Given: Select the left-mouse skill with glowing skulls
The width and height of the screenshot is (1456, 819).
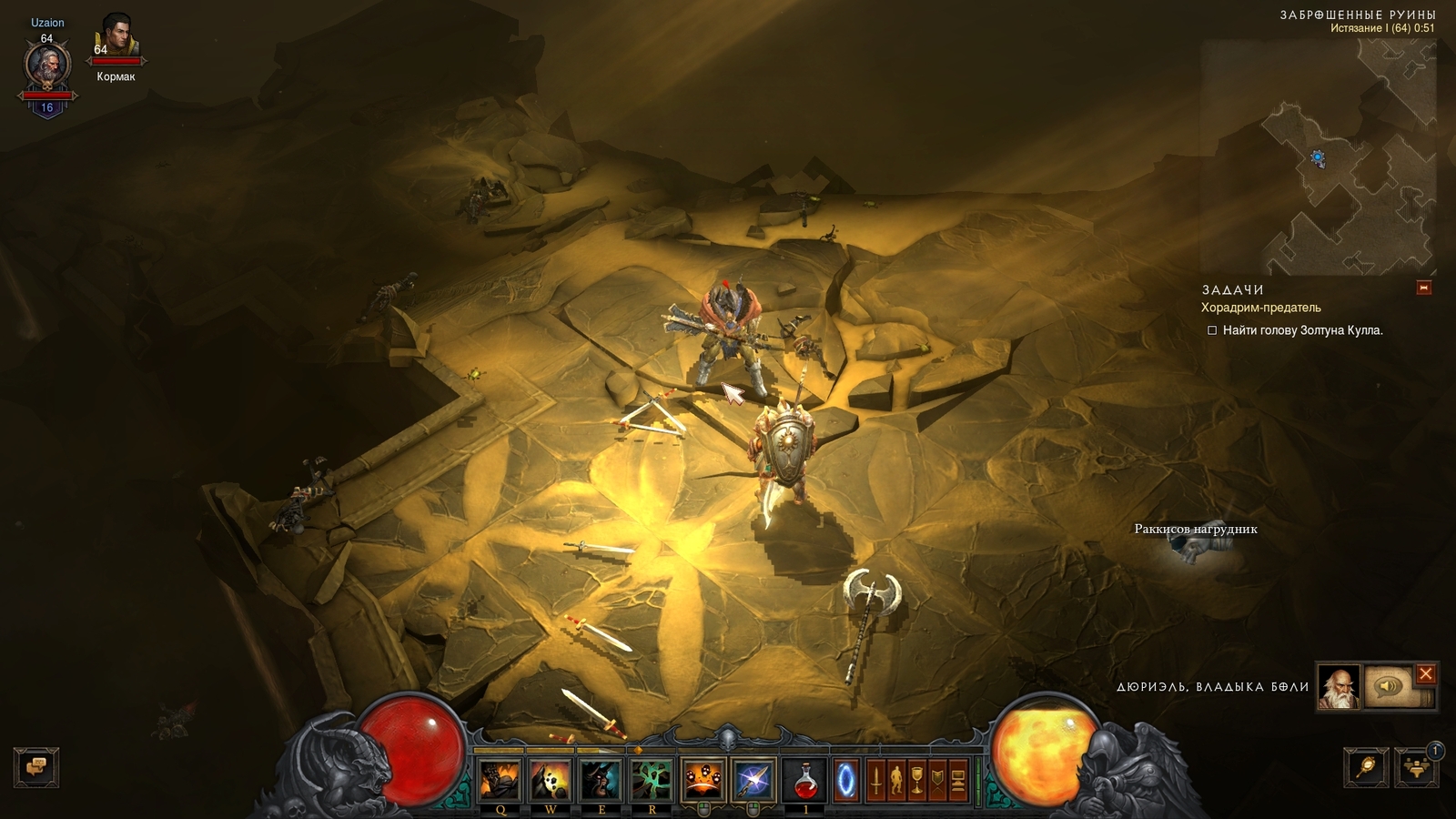Looking at the screenshot, I should click(x=703, y=780).
